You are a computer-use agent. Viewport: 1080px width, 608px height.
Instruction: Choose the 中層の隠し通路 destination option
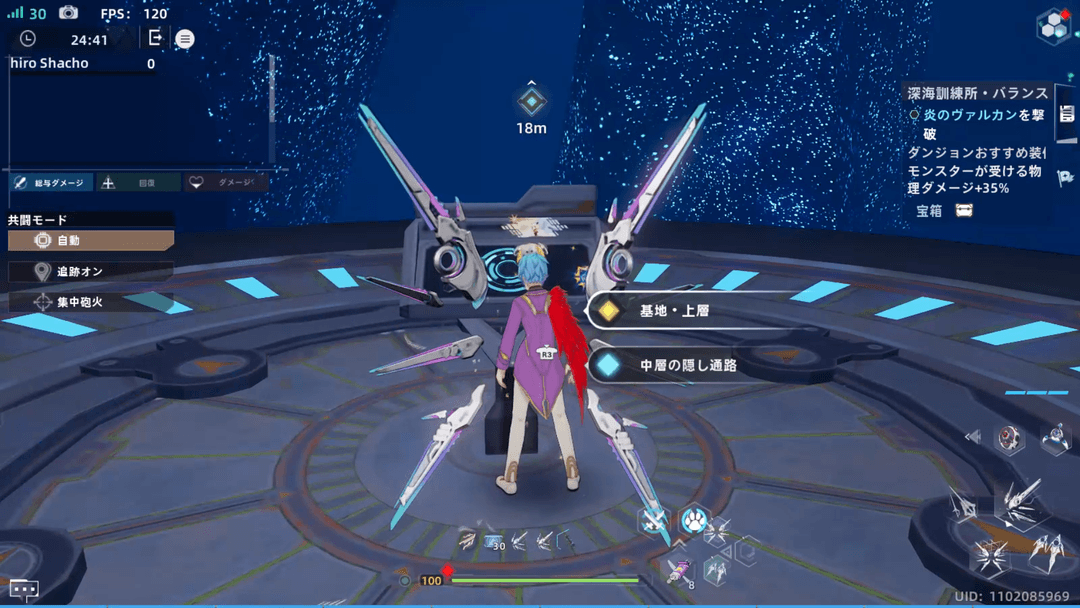tap(673, 366)
